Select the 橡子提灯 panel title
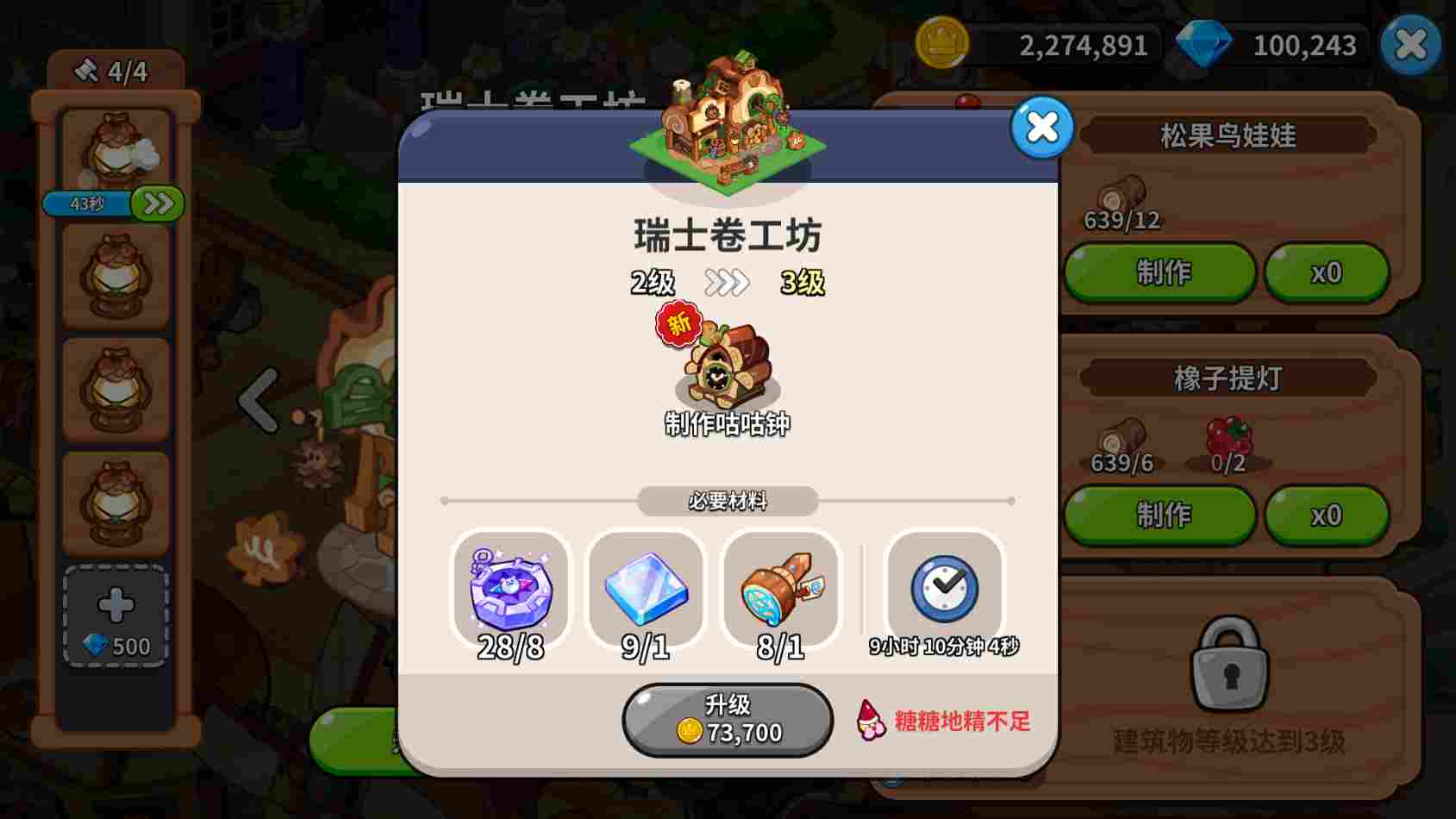The width and height of the screenshot is (1456, 819). (1228, 377)
